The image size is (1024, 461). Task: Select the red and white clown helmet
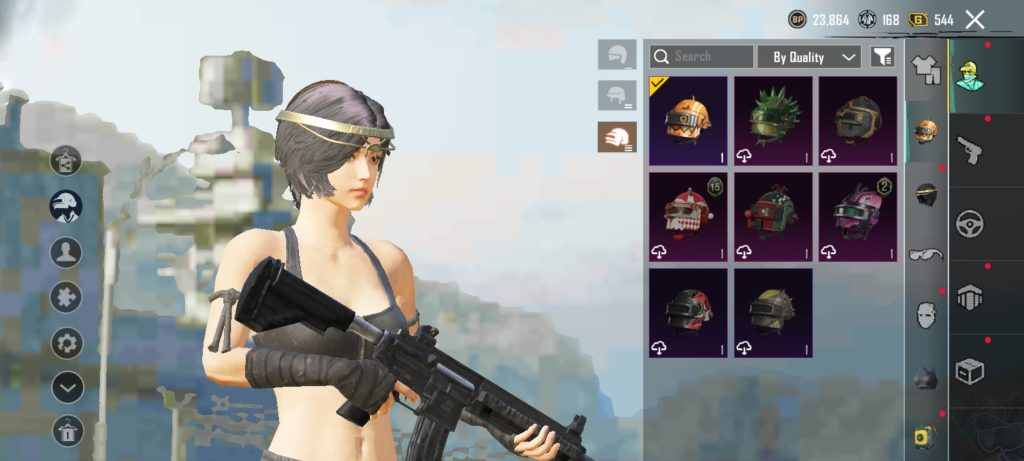coord(688,217)
